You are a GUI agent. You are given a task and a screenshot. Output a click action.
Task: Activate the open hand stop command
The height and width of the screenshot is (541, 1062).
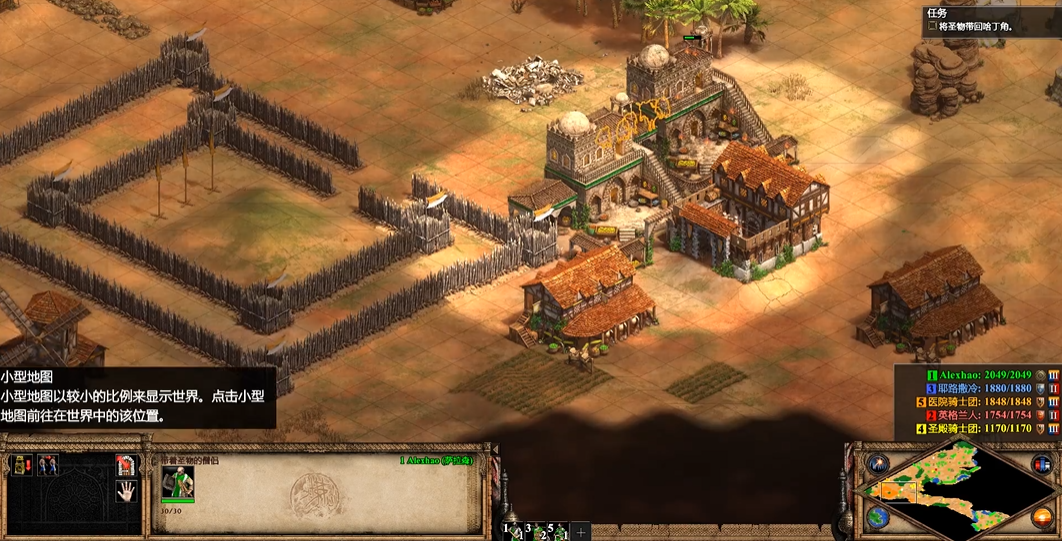click(125, 491)
